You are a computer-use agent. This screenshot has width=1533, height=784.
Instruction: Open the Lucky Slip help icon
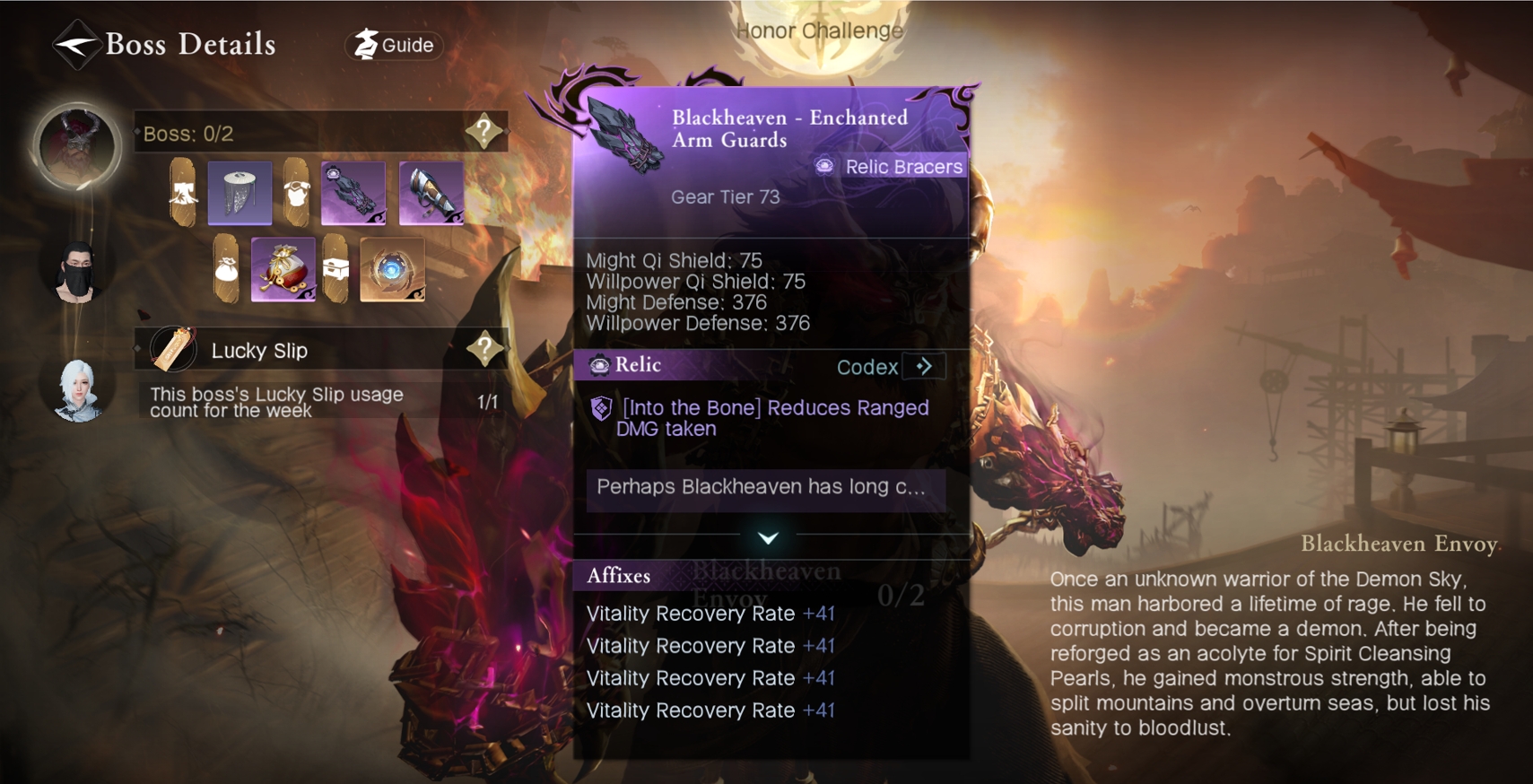(x=484, y=349)
